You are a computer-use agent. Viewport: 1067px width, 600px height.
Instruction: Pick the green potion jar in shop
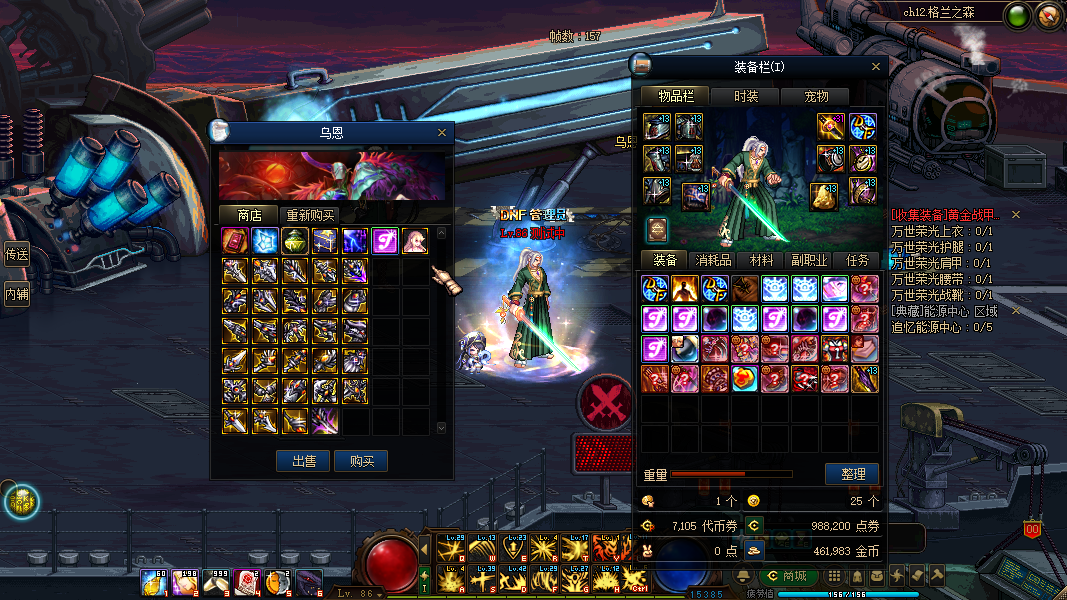point(295,241)
